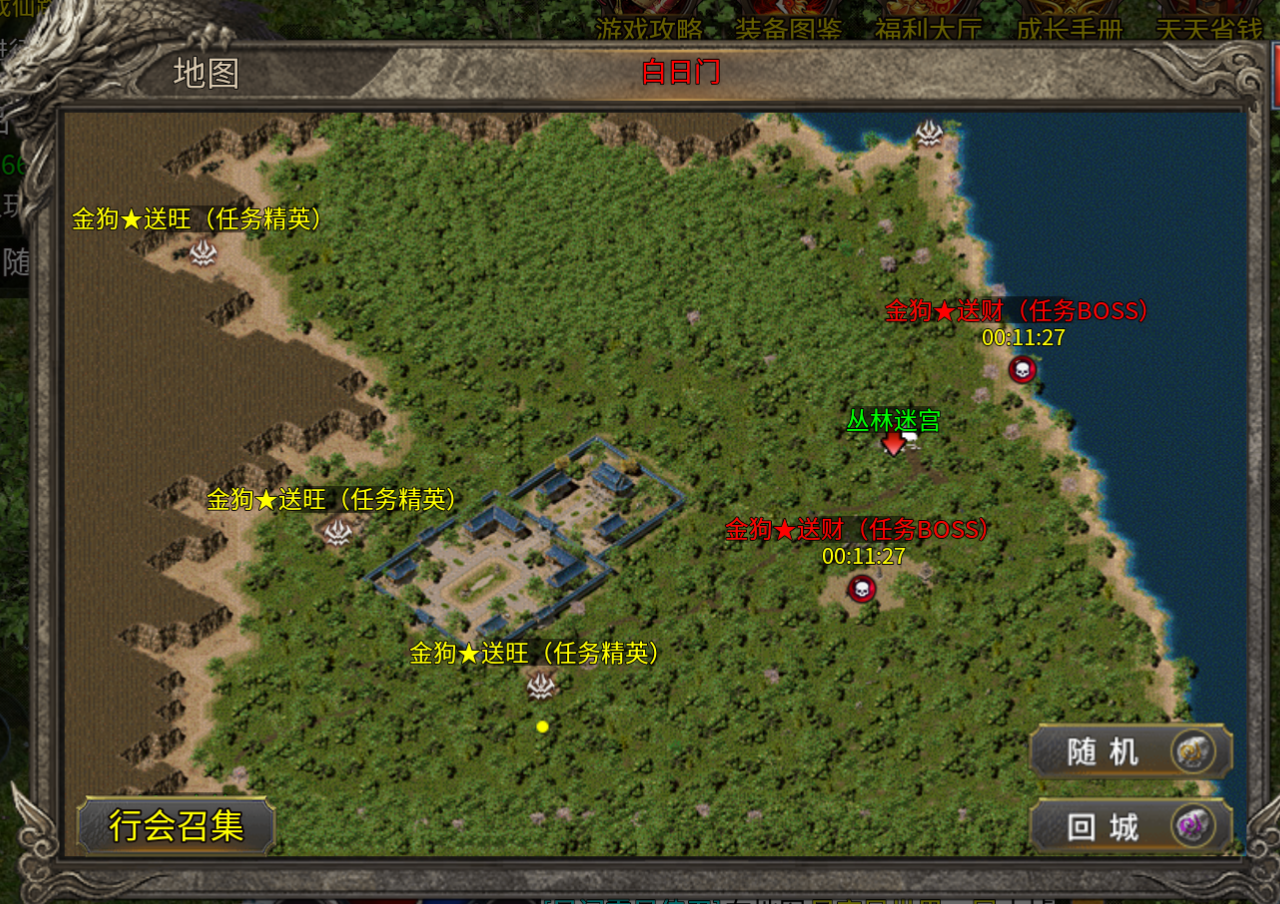Open the 福利大厅 welfare hall

[929, 27]
